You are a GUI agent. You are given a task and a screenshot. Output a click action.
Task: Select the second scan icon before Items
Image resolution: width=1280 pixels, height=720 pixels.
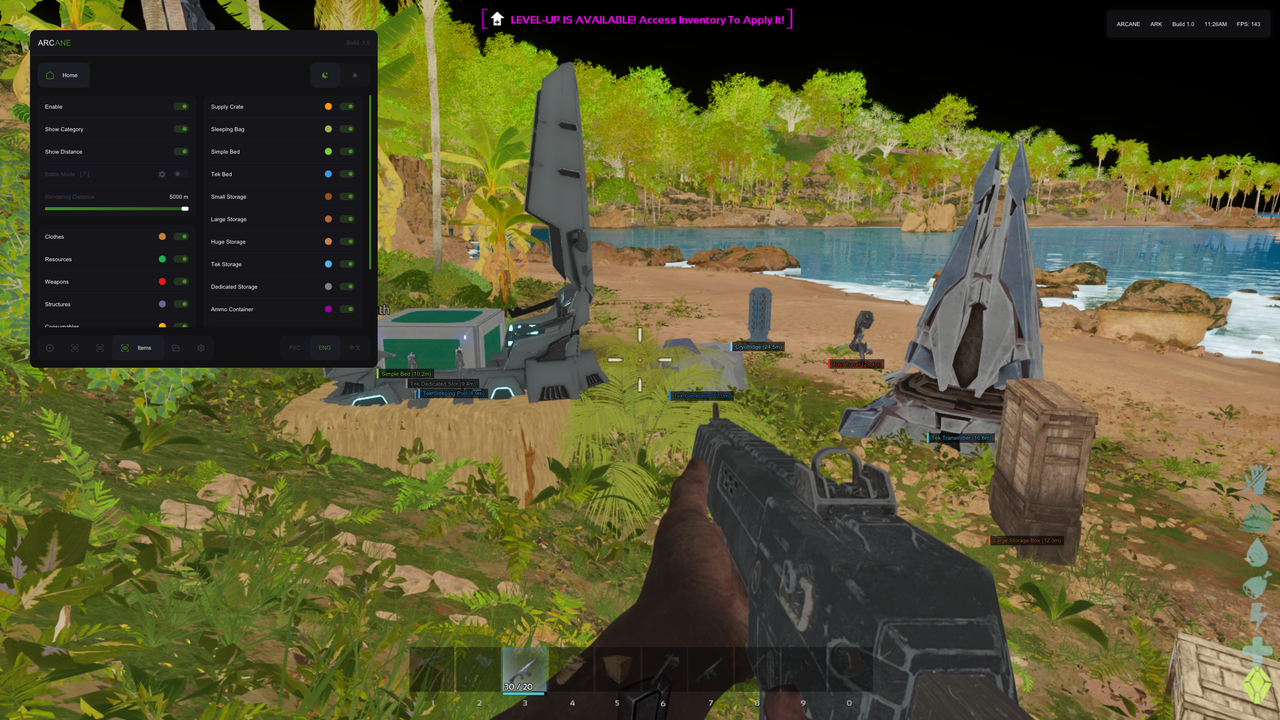click(x=99, y=348)
